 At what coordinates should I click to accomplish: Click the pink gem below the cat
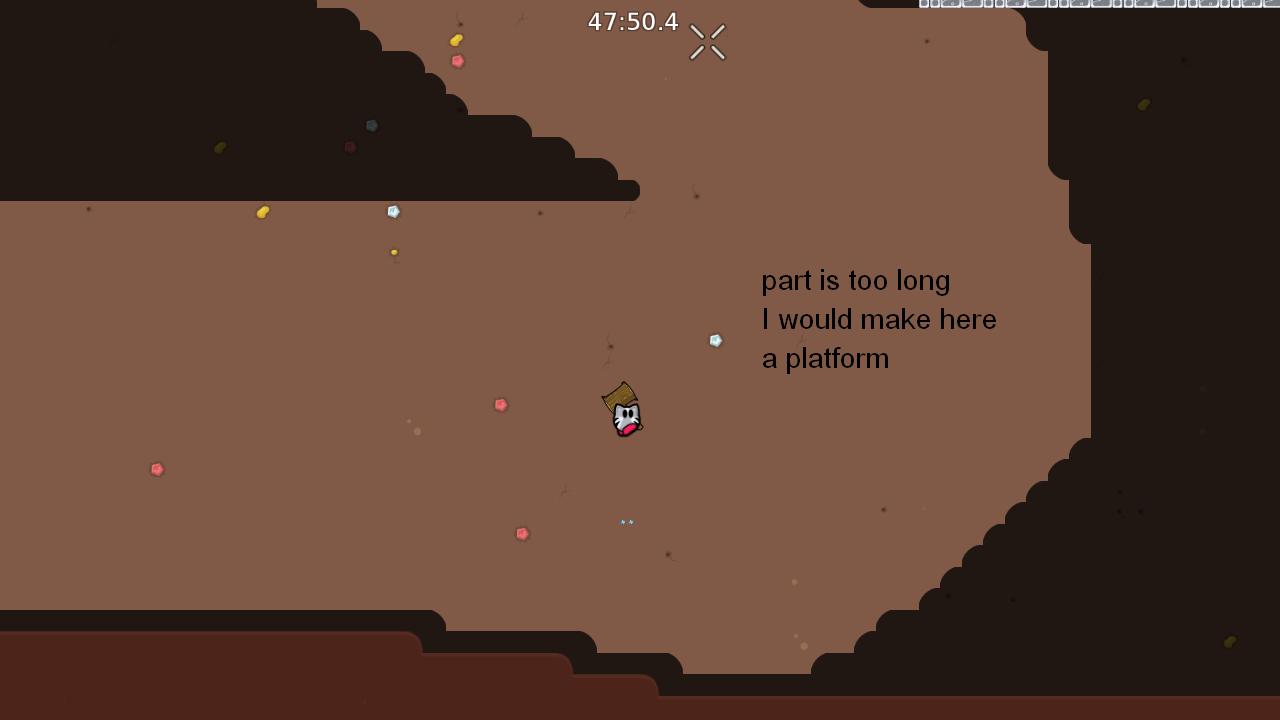click(x=522, y=533)
